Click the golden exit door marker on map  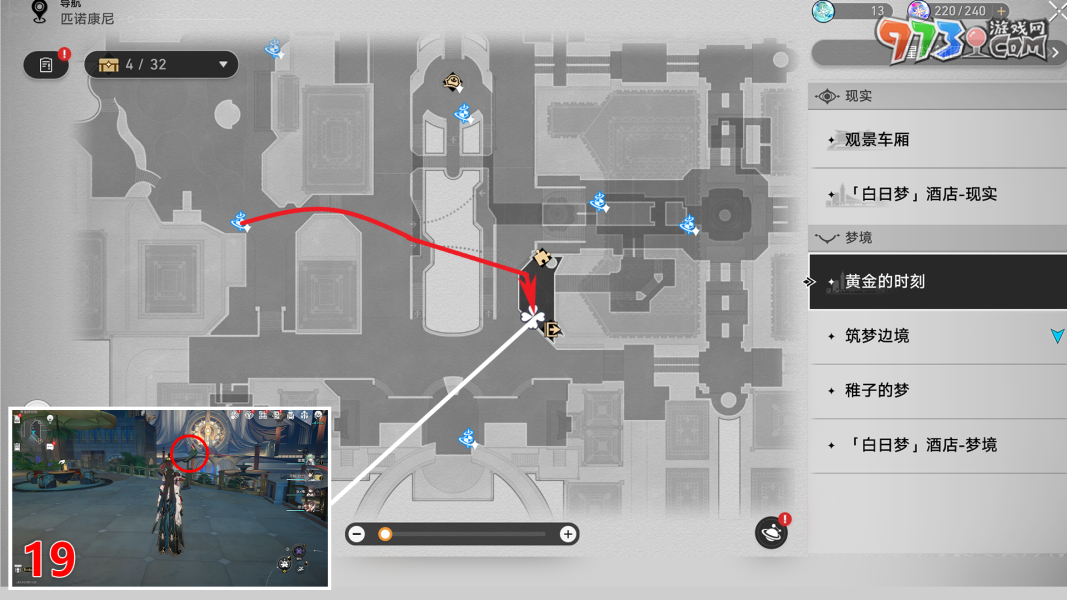click(x=550, y=326)
